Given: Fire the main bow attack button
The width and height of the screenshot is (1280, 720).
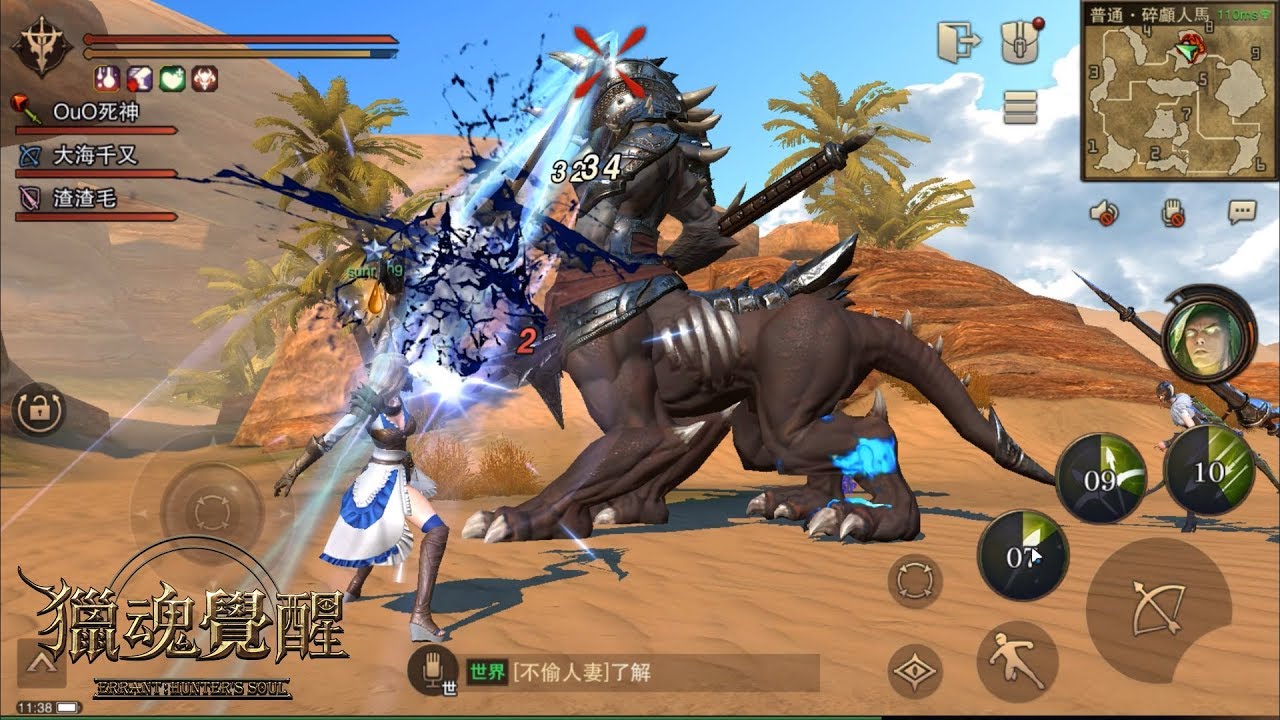Looking at the screenshot, I should 1158,610.
